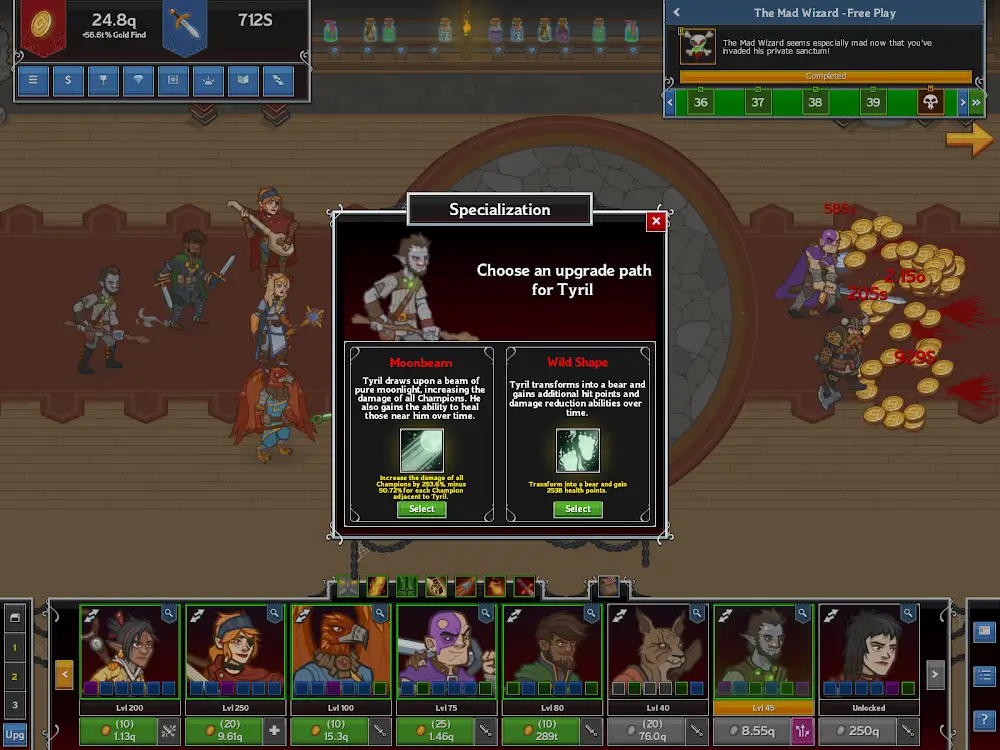
Task: Toggle the Upg button
Action: [15, 735]
